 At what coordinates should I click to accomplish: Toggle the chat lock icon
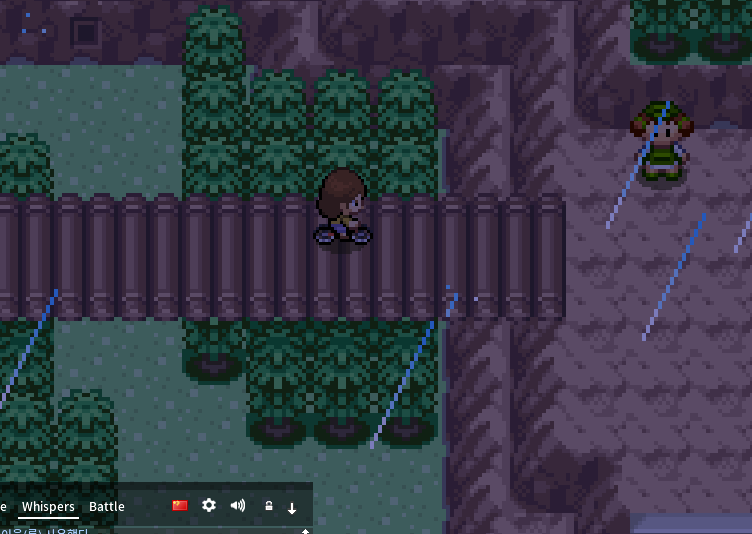pos(269,506)
